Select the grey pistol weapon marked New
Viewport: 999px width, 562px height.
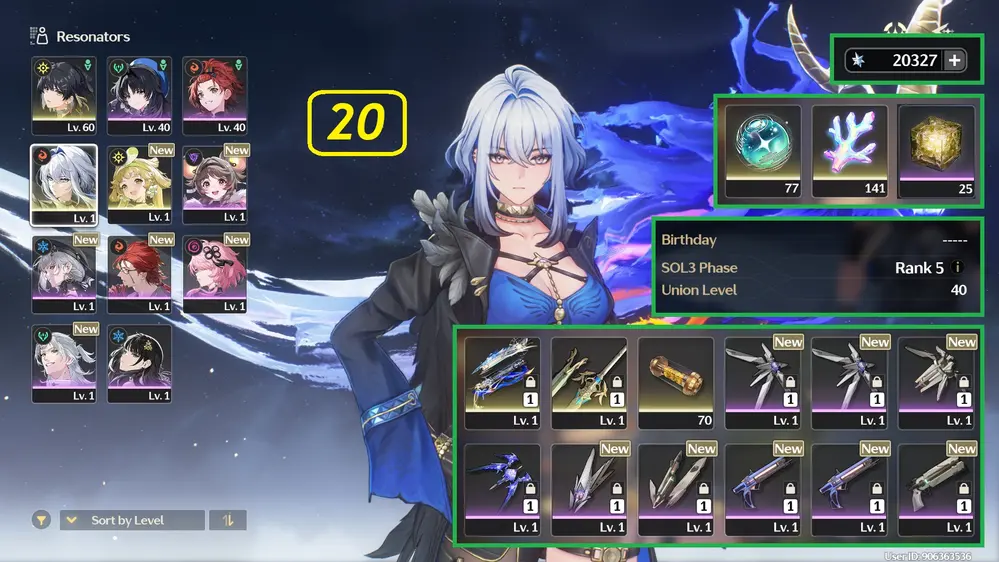(x=936, y=488)
